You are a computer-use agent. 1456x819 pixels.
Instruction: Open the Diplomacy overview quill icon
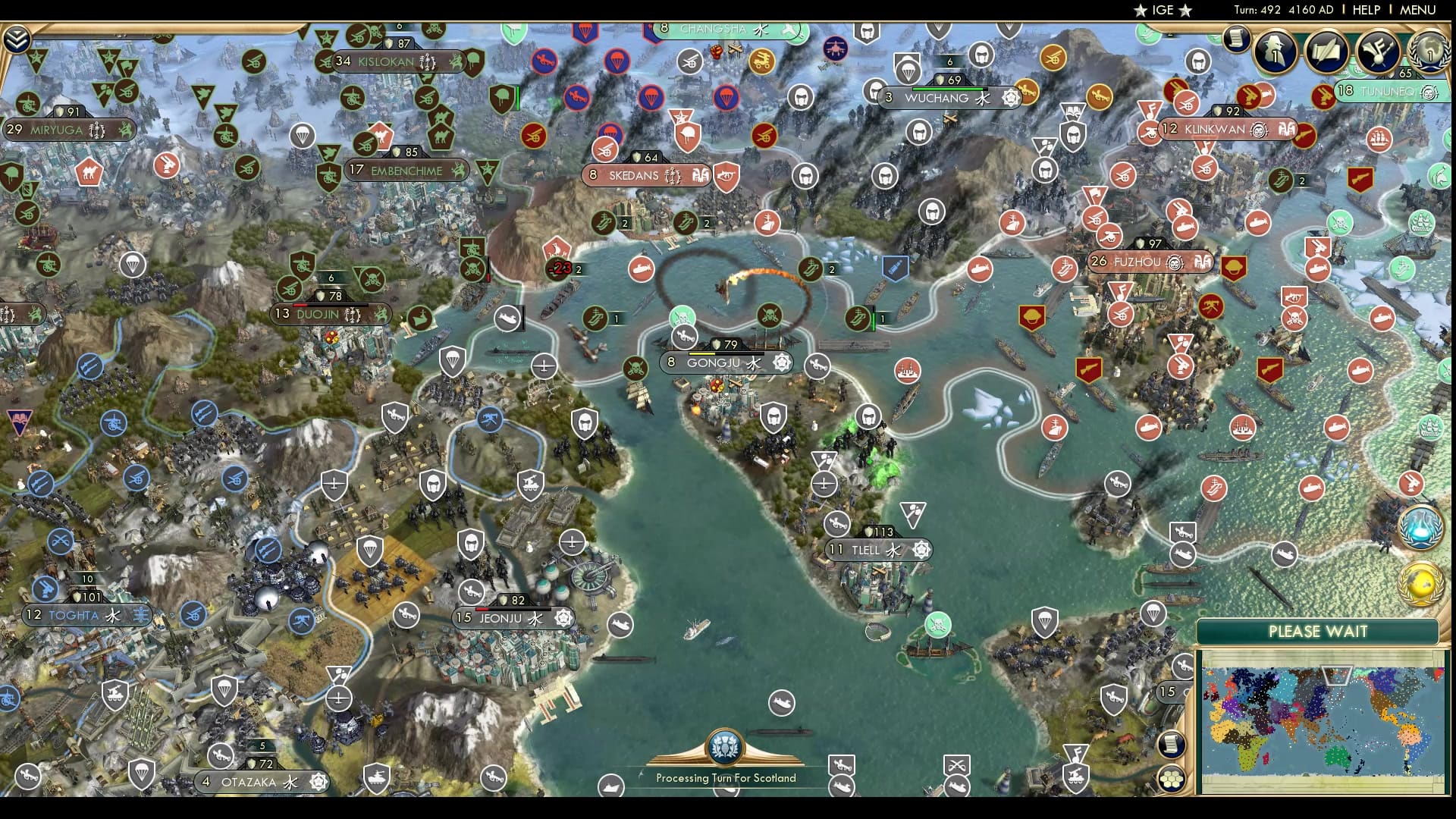pos(1326,52)
